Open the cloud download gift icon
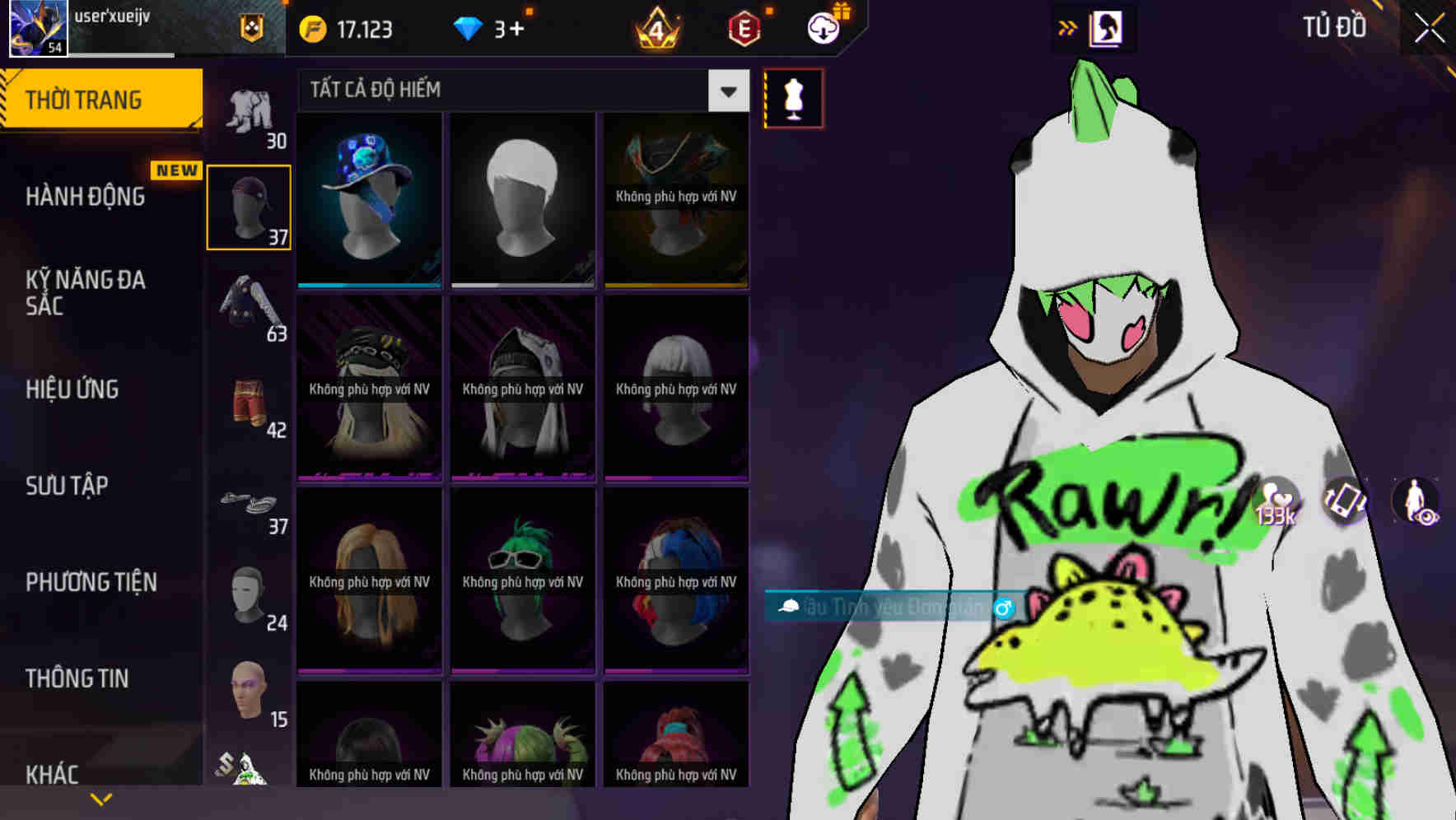Screen dimensions: 1456x820 pyautogui.click(x=823, y=27)
